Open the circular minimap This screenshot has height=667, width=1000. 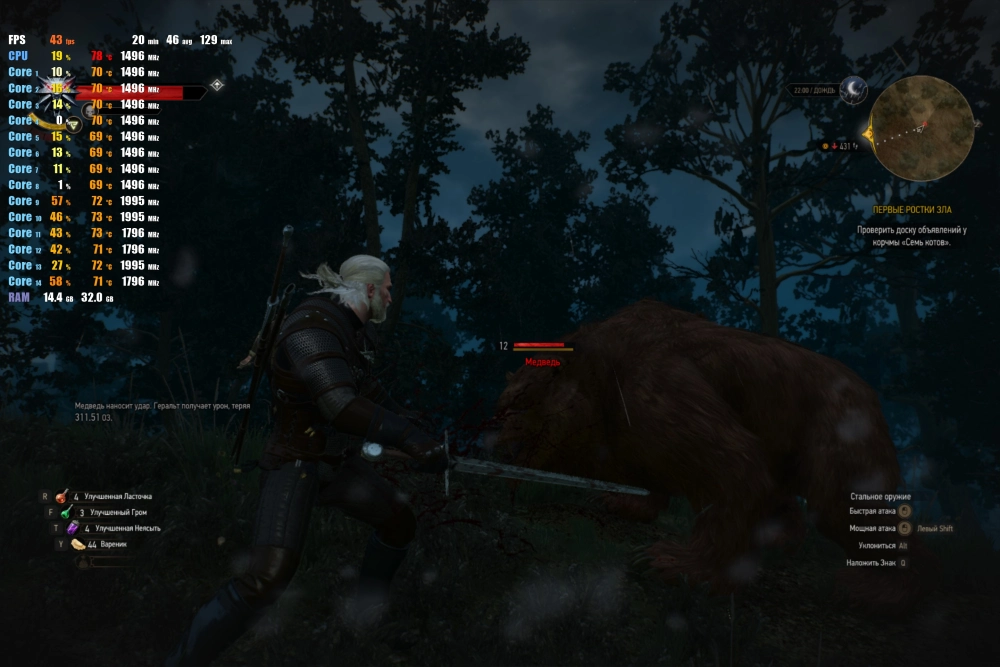pos(922,128)
